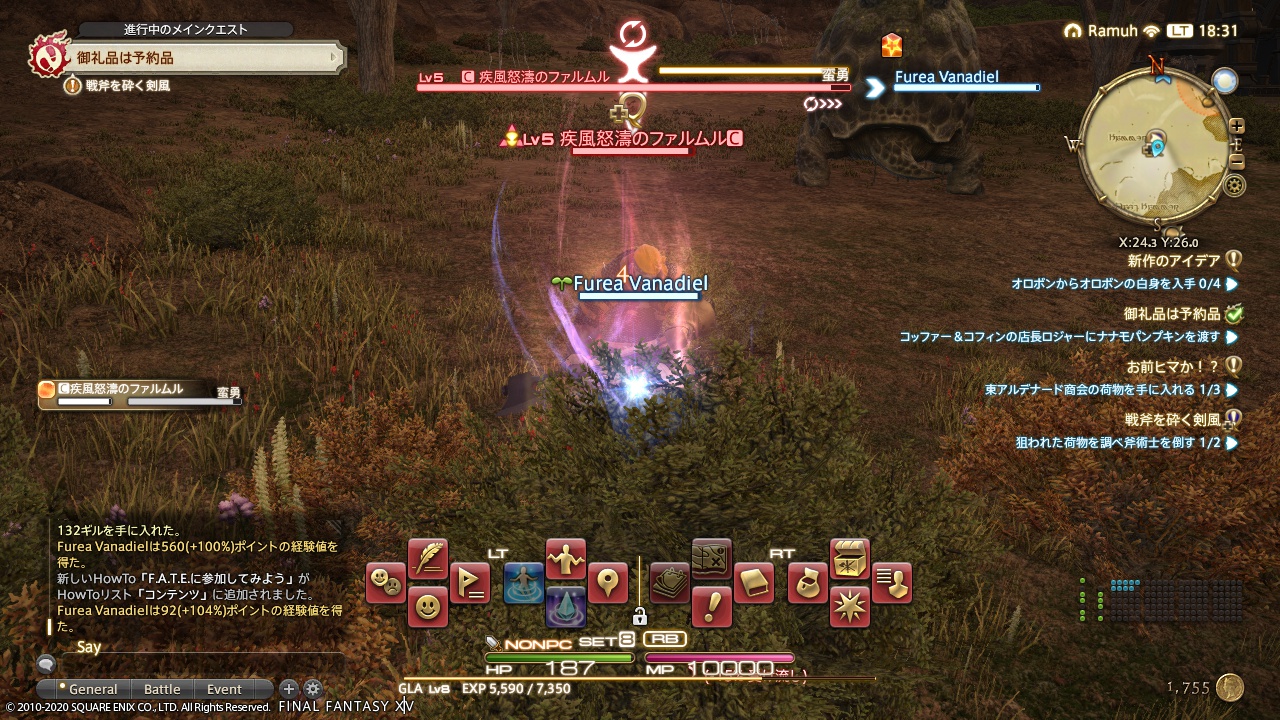Switch to the Battle chat tab
This screenshot has width=1280, height=720.
[161, 689]
